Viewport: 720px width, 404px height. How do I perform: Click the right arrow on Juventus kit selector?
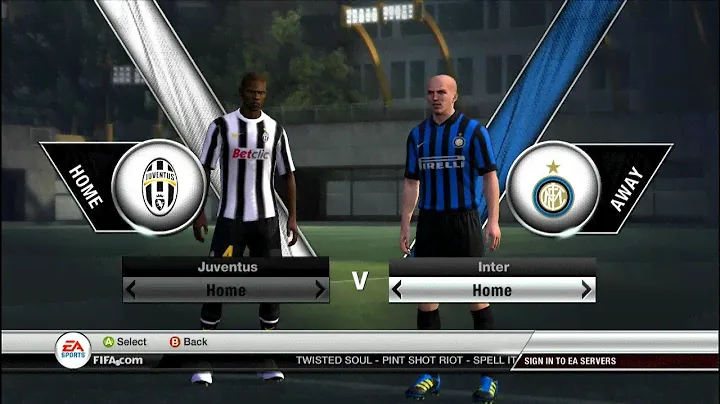click(x=320, y=290)
